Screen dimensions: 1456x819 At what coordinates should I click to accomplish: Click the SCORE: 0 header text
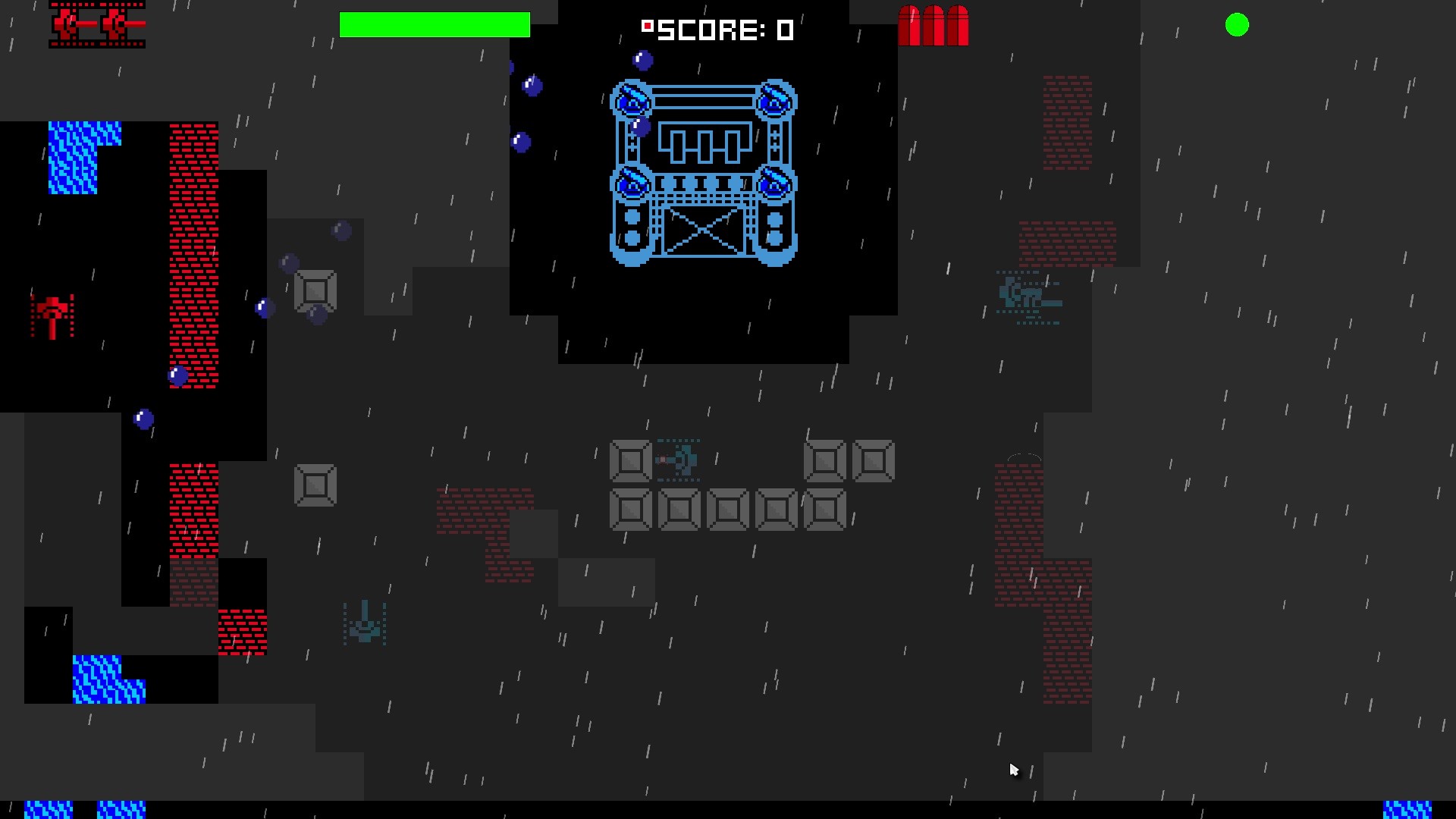click(720, 31)
